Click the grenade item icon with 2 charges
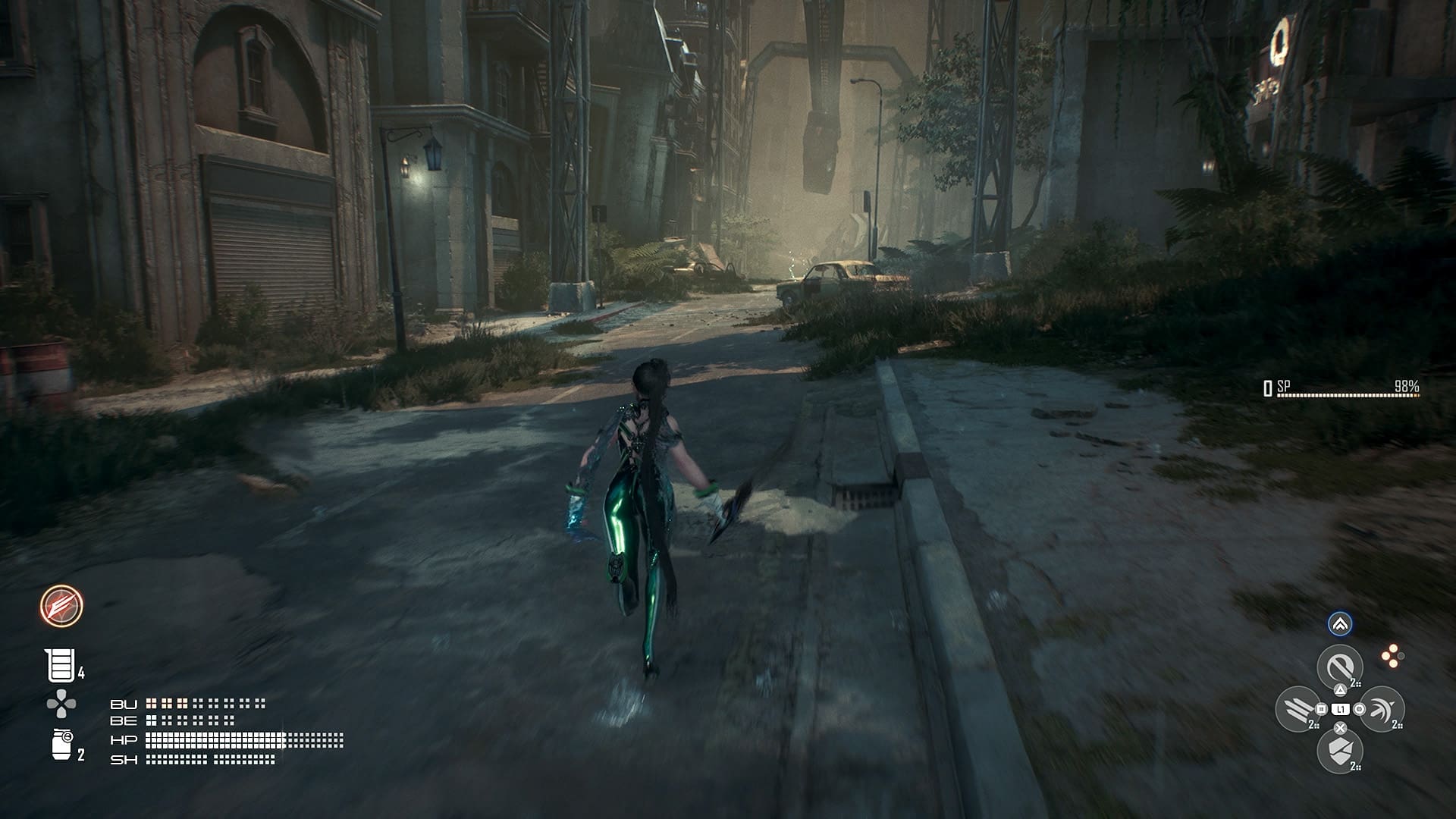This screenshot has width=1456, height=819. (62, 743)
